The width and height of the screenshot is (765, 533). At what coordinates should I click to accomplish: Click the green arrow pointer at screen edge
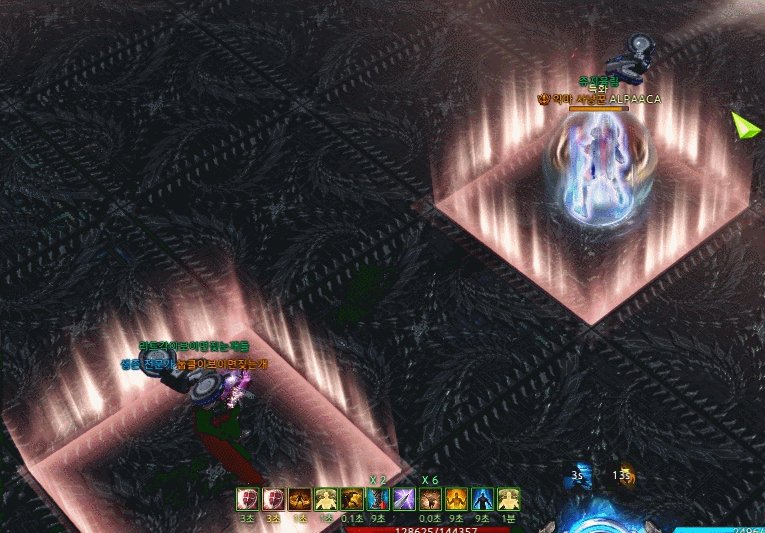click(x=744, y=126)
